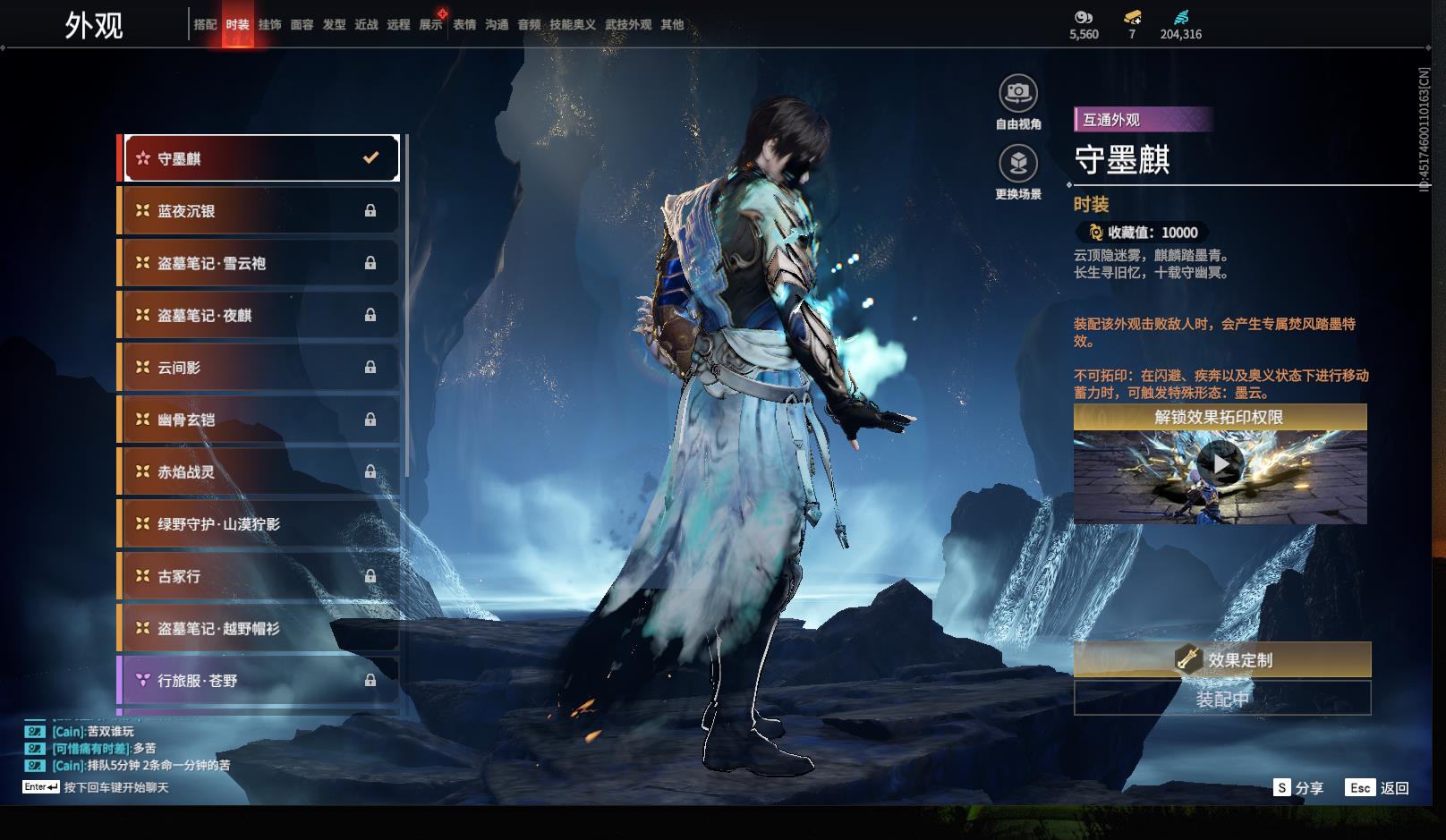
Task: Select the 盗墓笔记·雪云袍 outfit
Action: (260, 263)
